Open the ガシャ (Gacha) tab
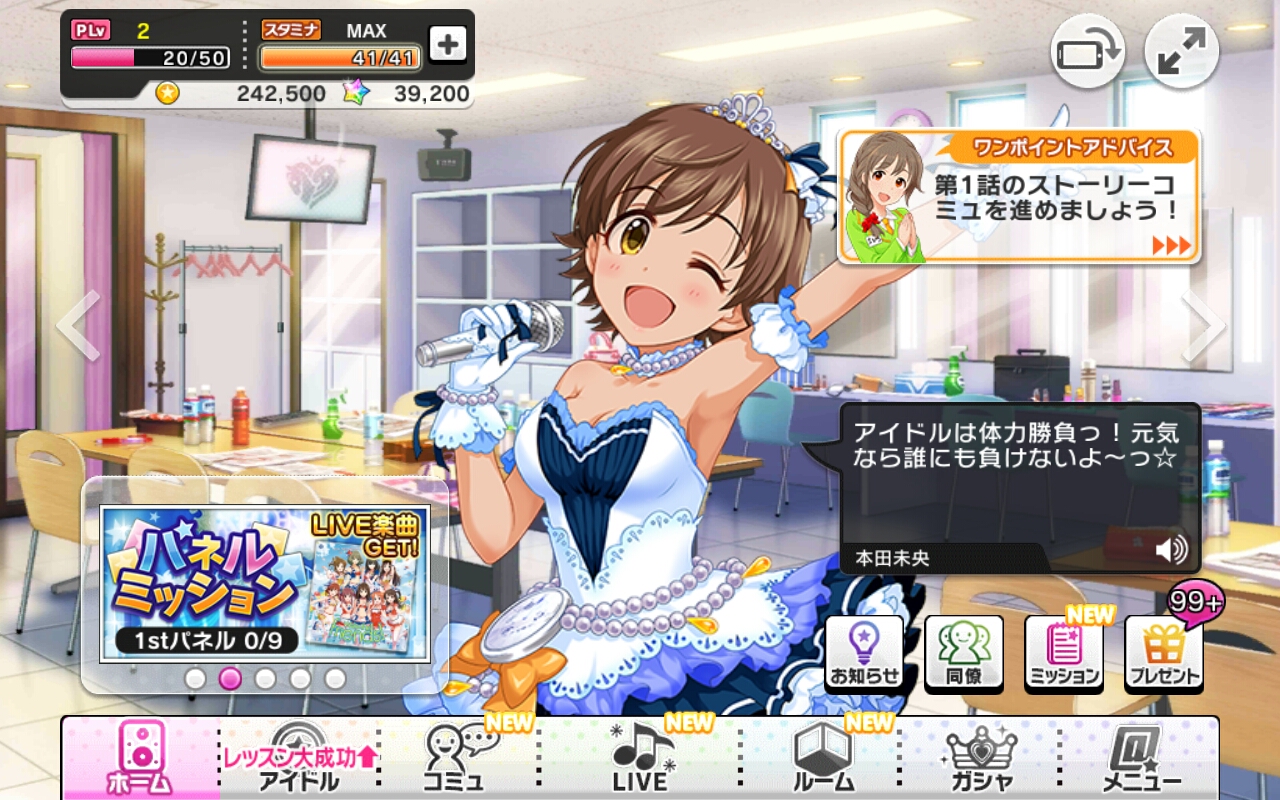This screenshot has height=800, width=1280. tap(982, 760)
